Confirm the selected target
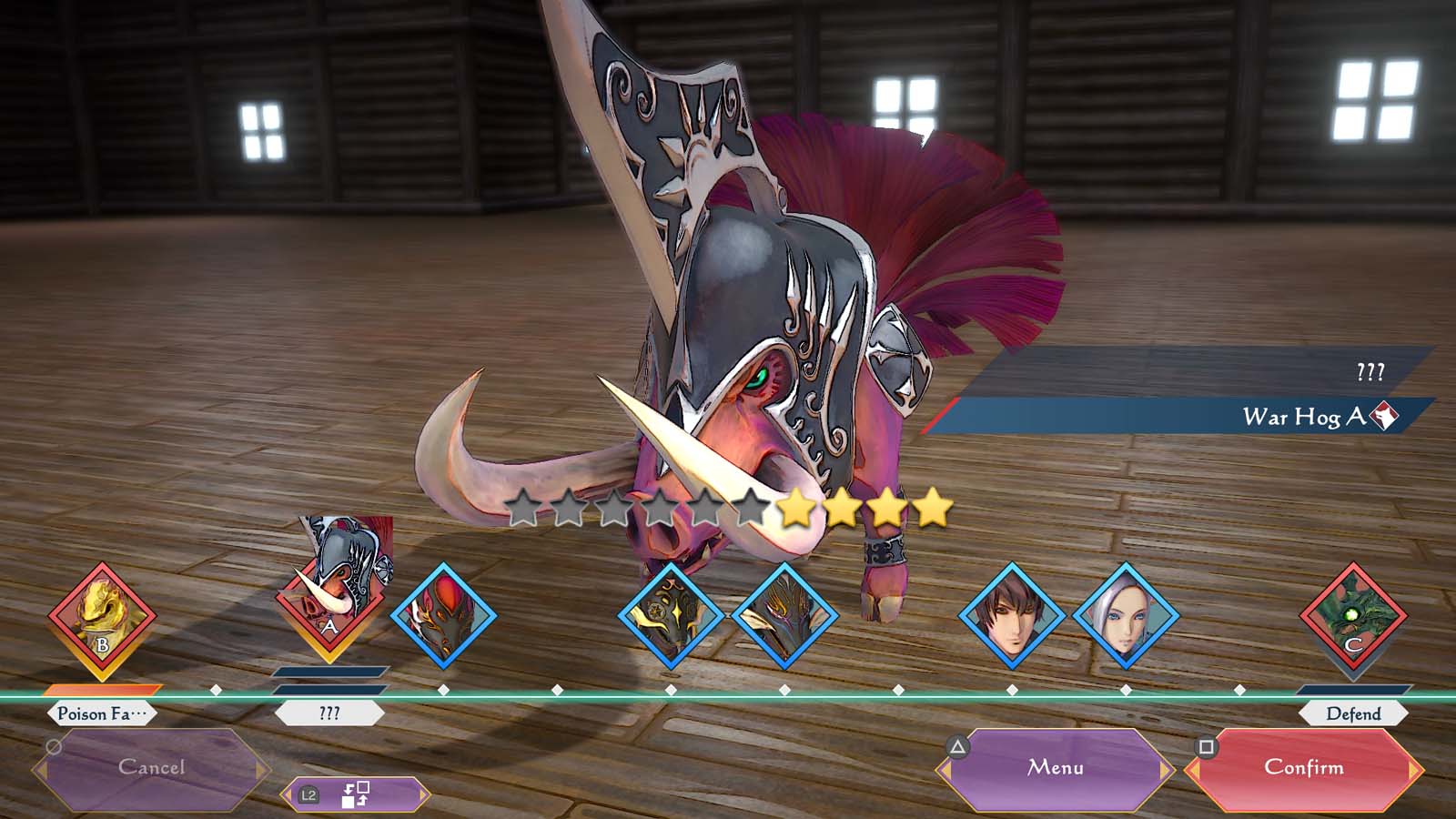This screenshot has height=819, width=1456. point(1303,768)
